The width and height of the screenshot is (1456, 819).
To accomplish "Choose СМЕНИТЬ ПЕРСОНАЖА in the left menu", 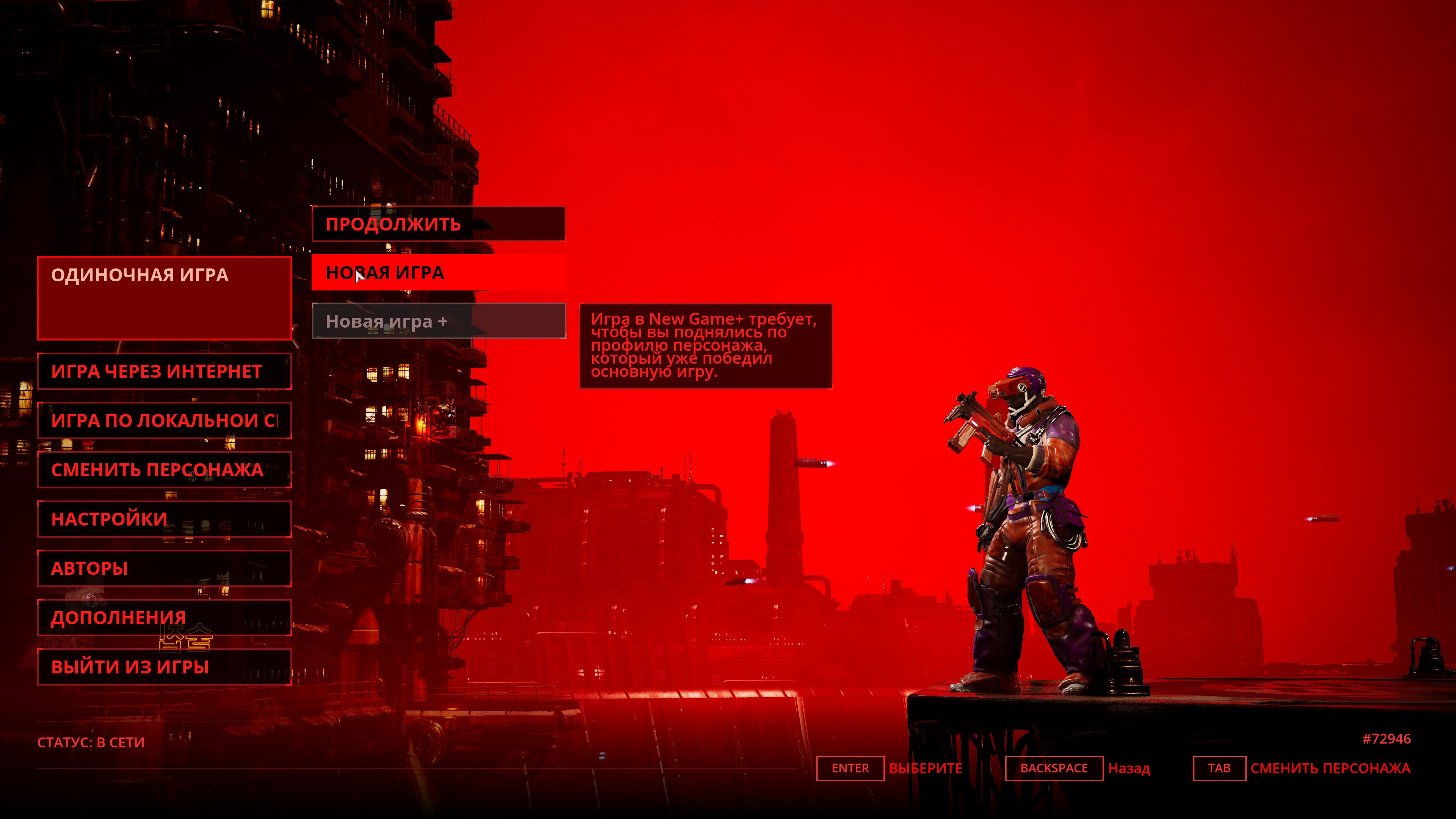I will click(x=164, y=470).
